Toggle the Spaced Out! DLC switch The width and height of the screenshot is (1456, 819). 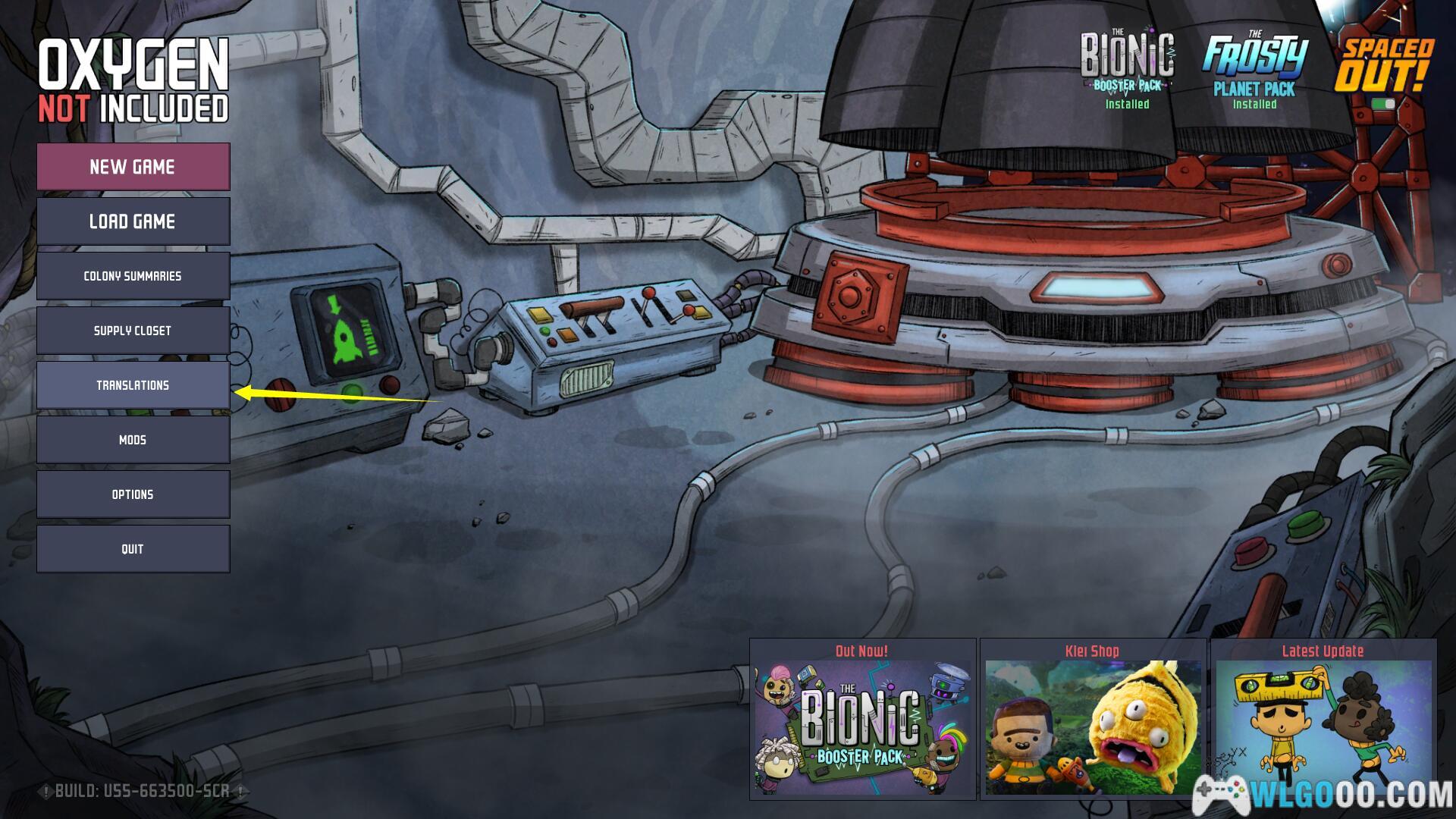coord(1384,104)
